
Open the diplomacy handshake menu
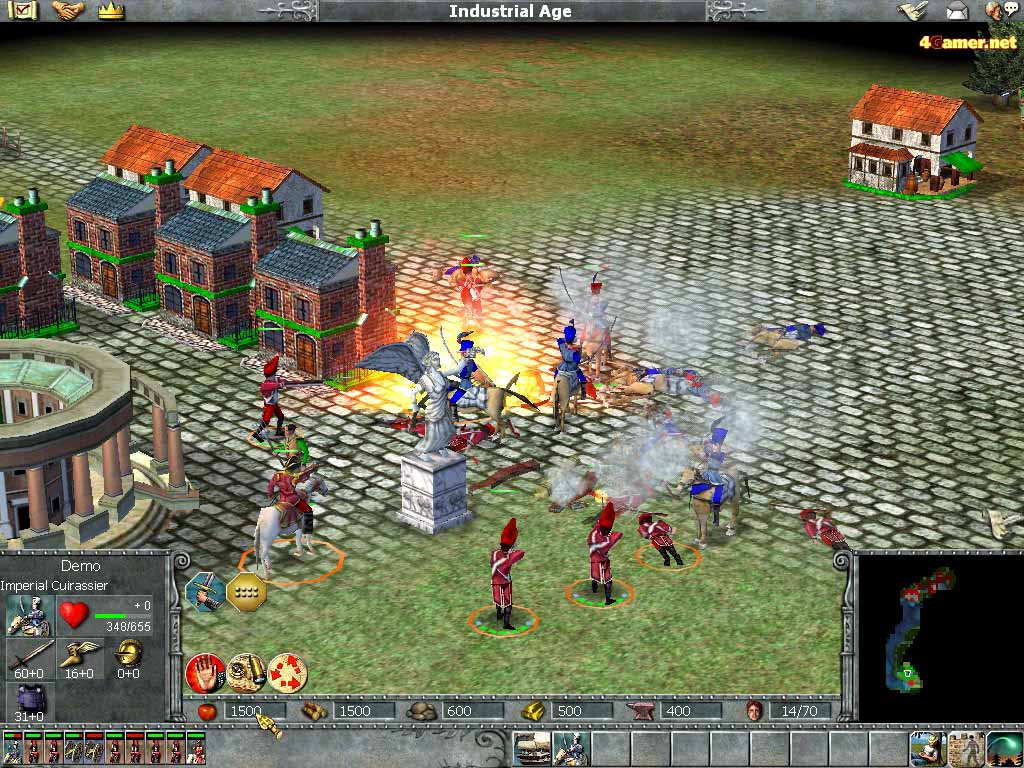(x=68, y=11)
